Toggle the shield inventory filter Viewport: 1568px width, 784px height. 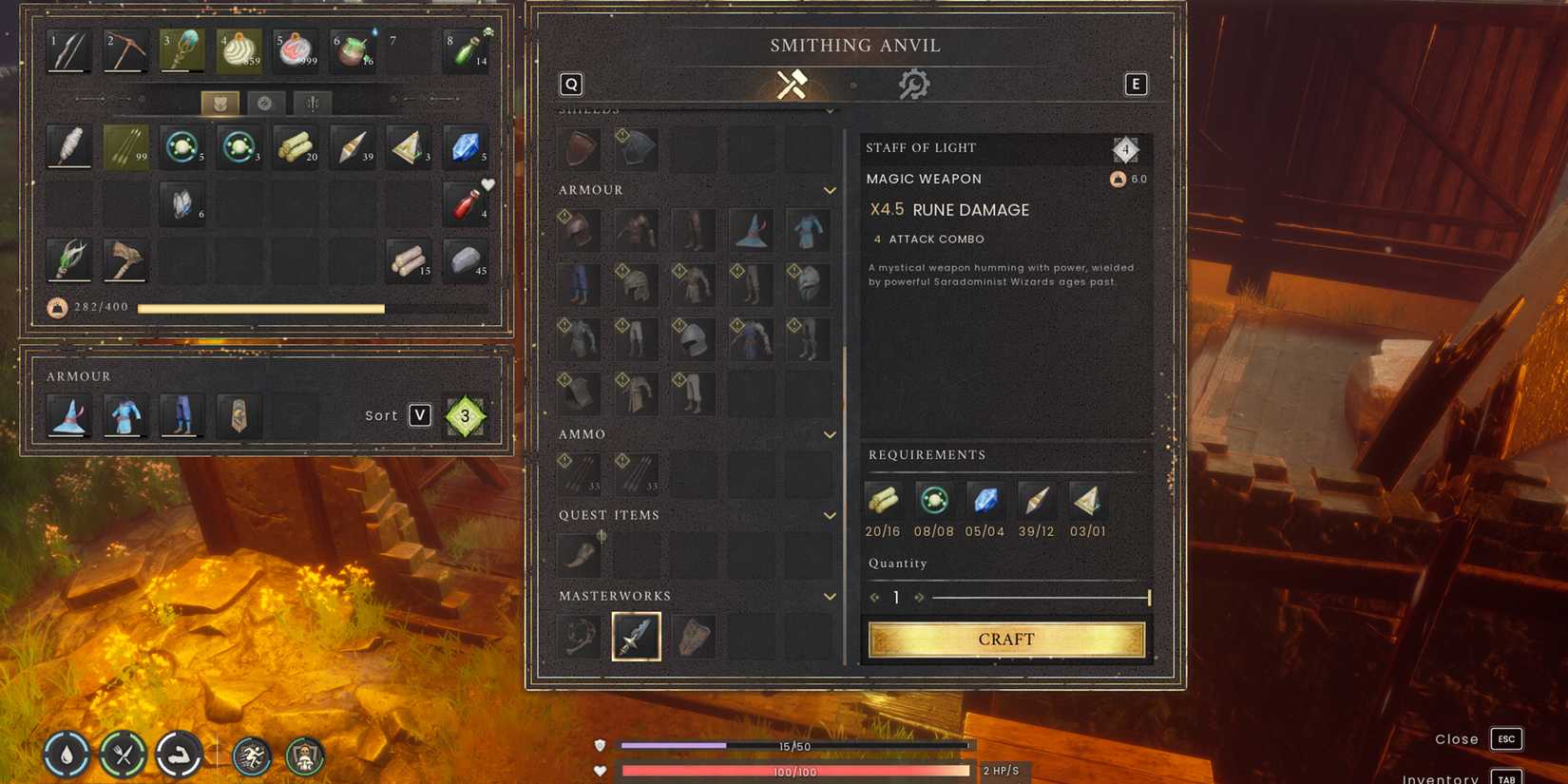[220, 104]
